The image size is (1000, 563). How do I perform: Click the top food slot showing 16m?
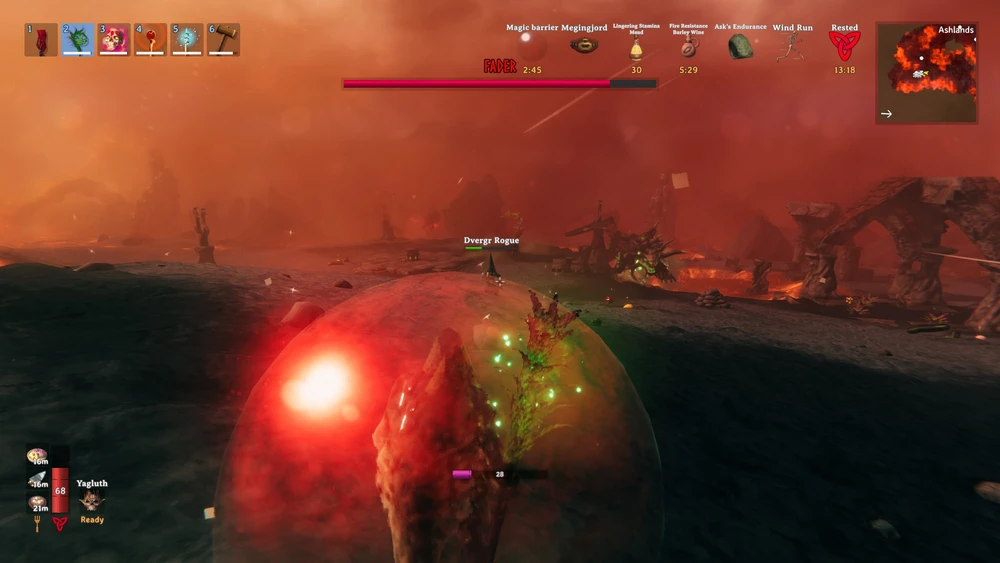point(38,457)
